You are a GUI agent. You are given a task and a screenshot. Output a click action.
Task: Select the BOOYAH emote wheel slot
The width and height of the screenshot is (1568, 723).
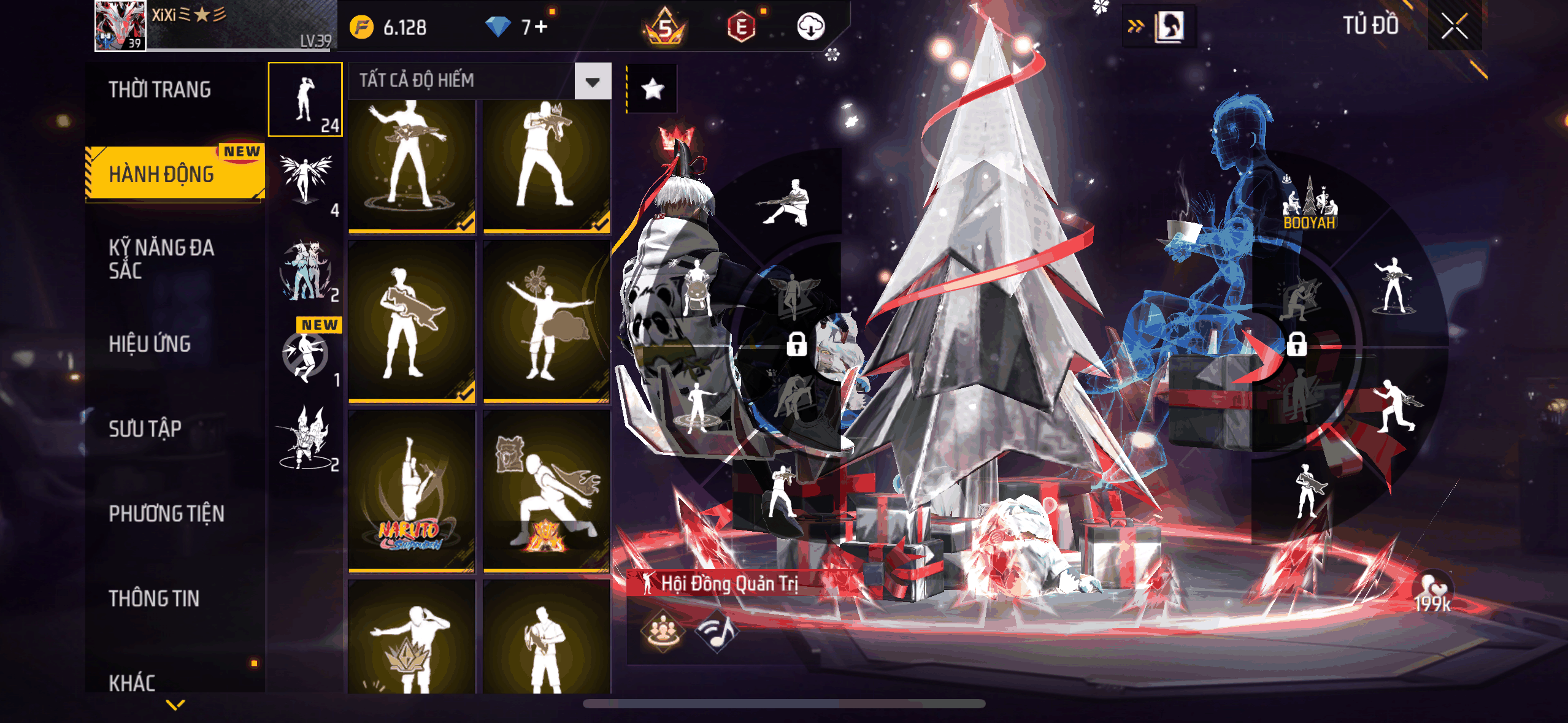pyautogui.click(x=1309, y=205)
